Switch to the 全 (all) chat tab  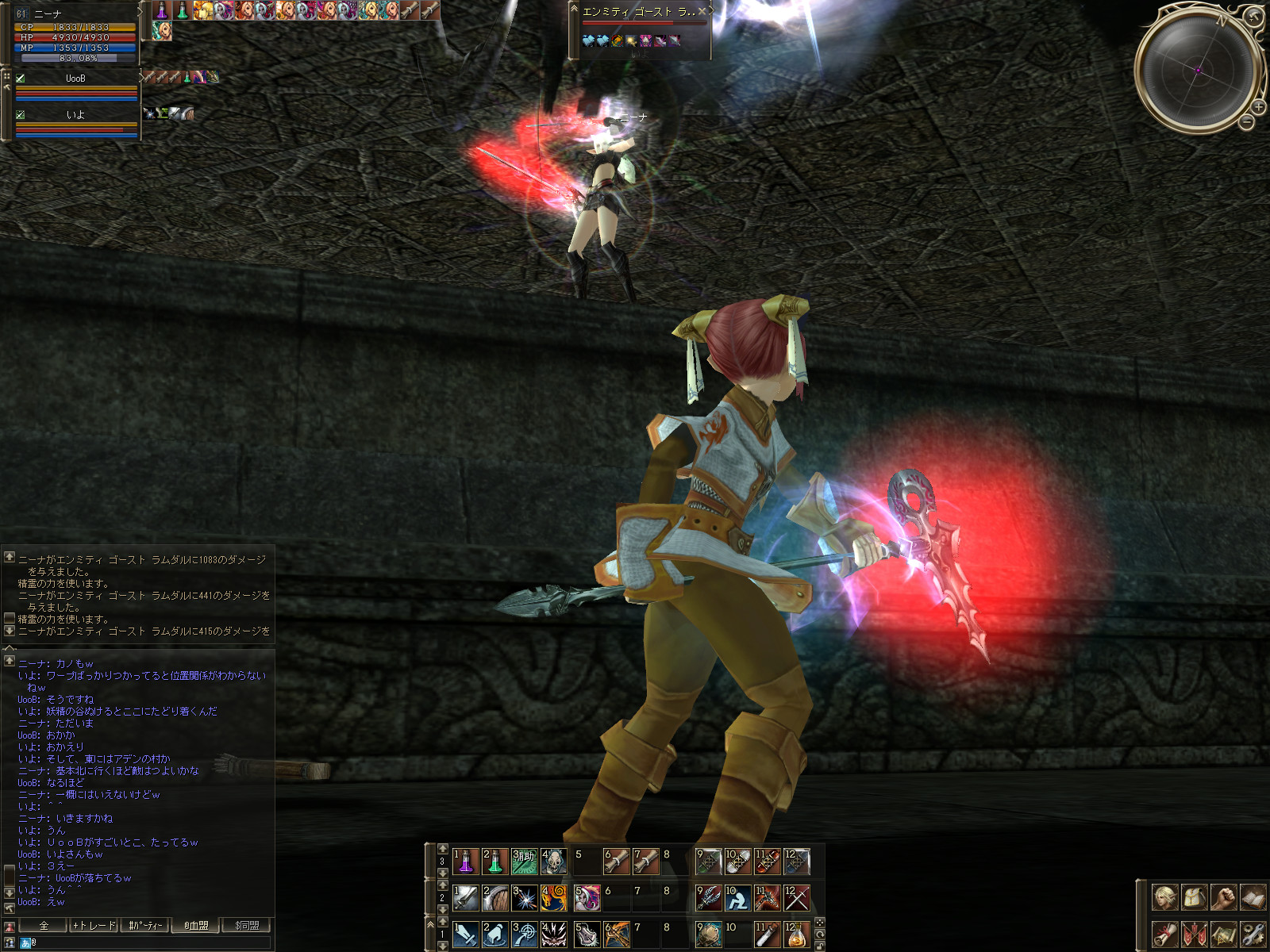pos(44,925)
